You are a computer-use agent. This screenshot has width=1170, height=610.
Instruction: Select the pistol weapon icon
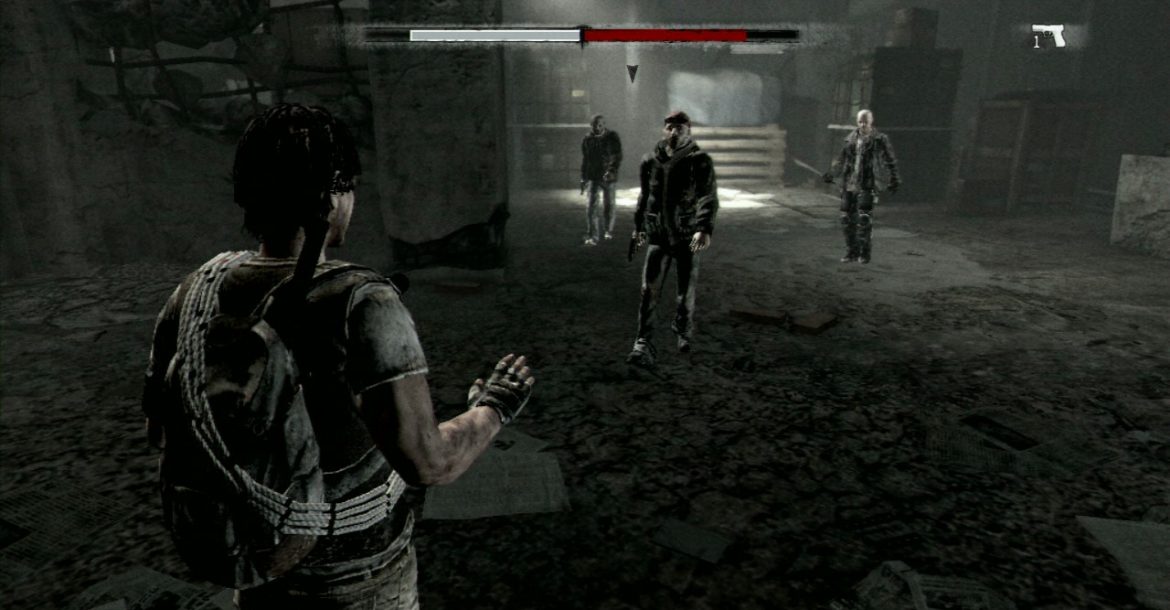click(1050, 36)
